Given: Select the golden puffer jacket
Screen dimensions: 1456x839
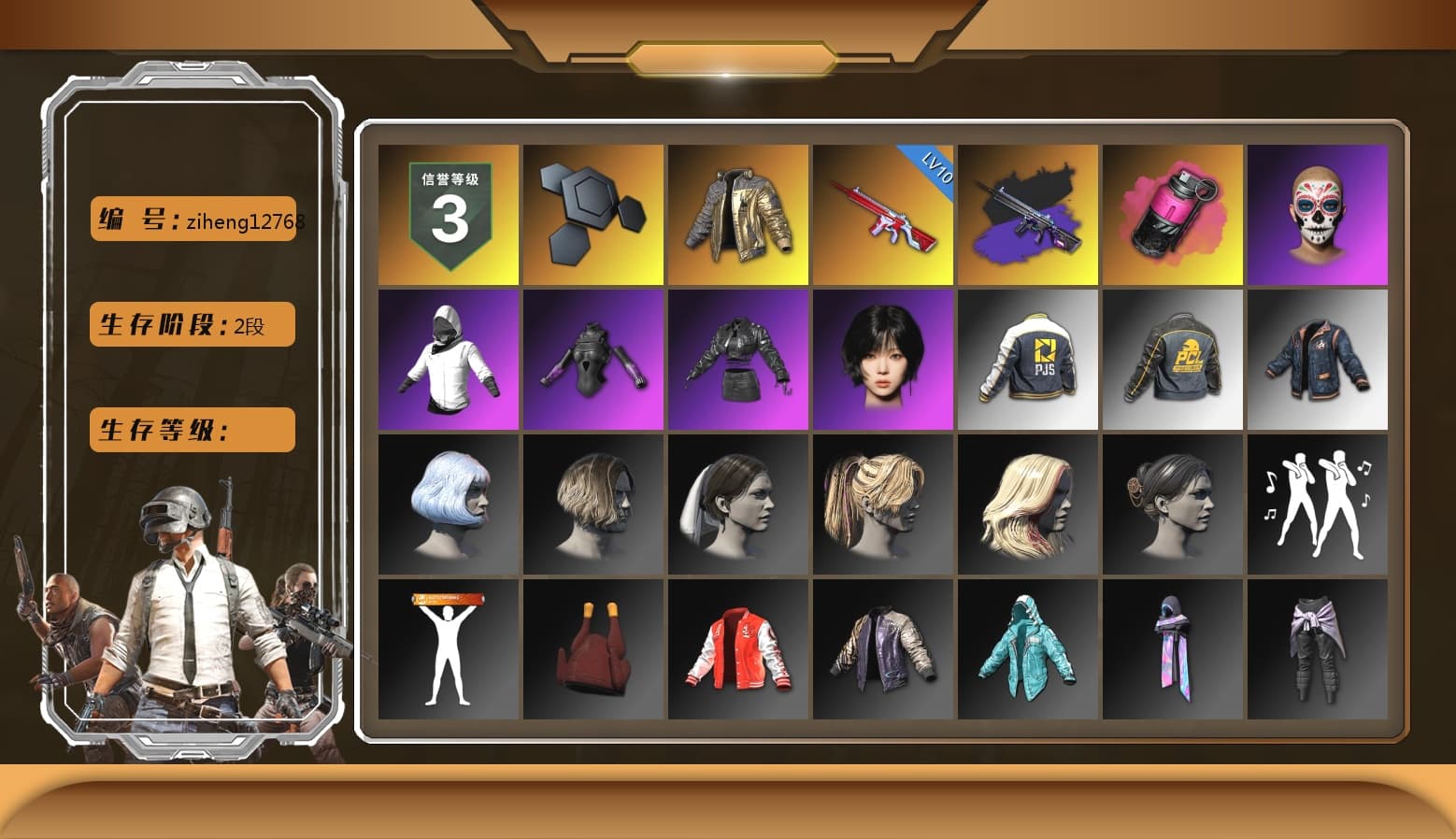Looking at the screenshot, I should coord(738,213).
